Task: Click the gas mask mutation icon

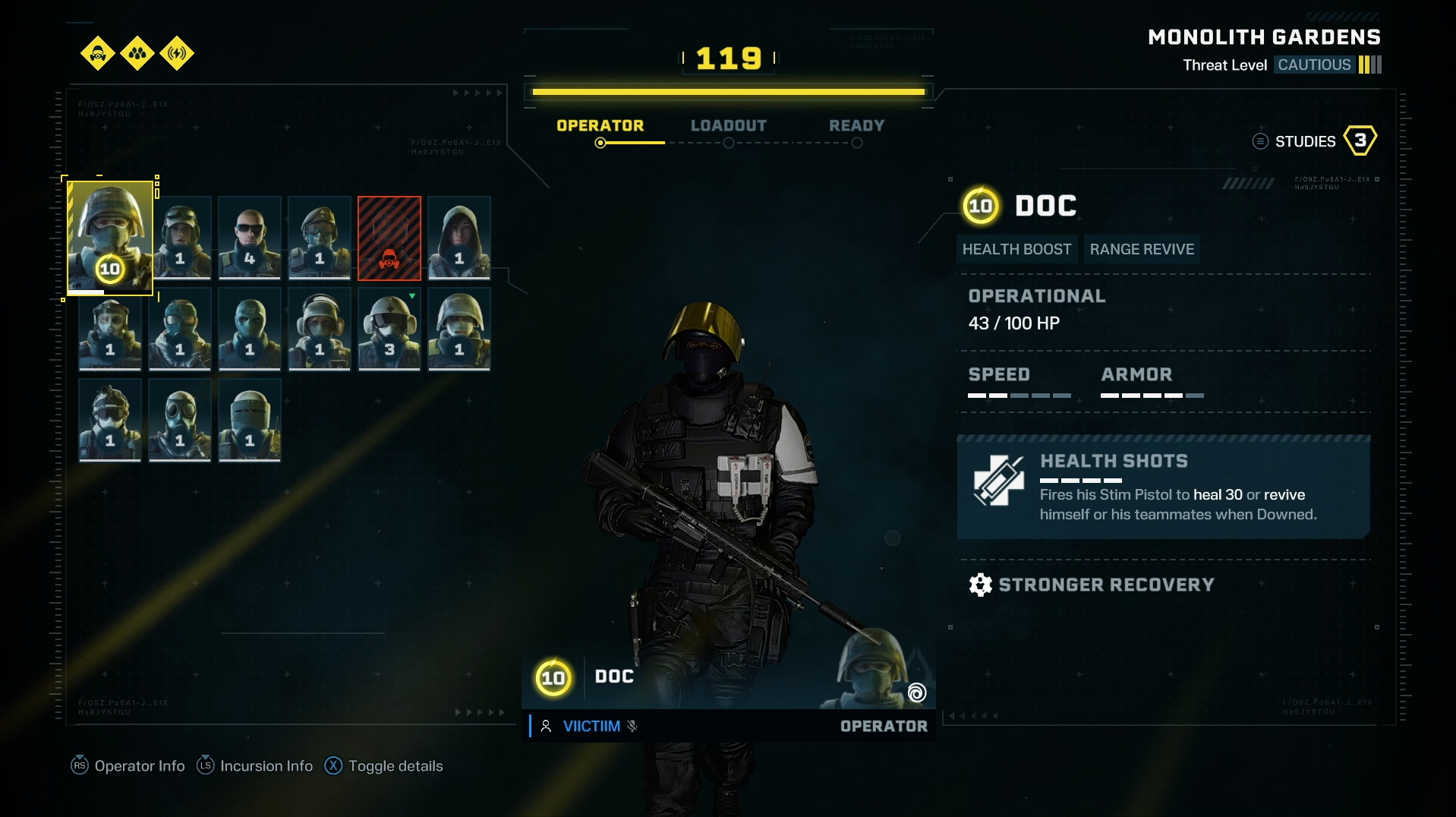Action: [x=98, y=53]
